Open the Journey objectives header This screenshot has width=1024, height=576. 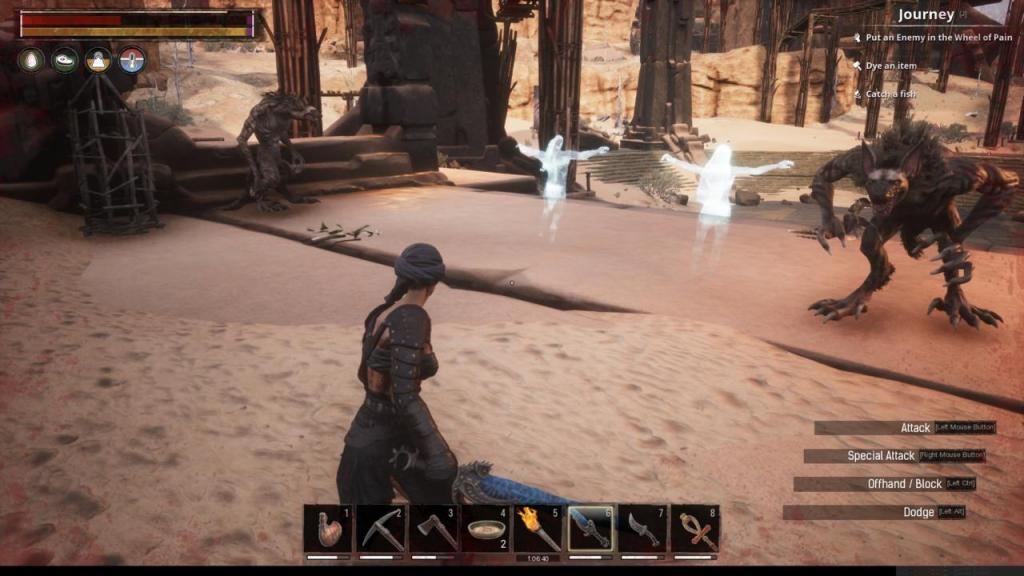coord(925,15)
